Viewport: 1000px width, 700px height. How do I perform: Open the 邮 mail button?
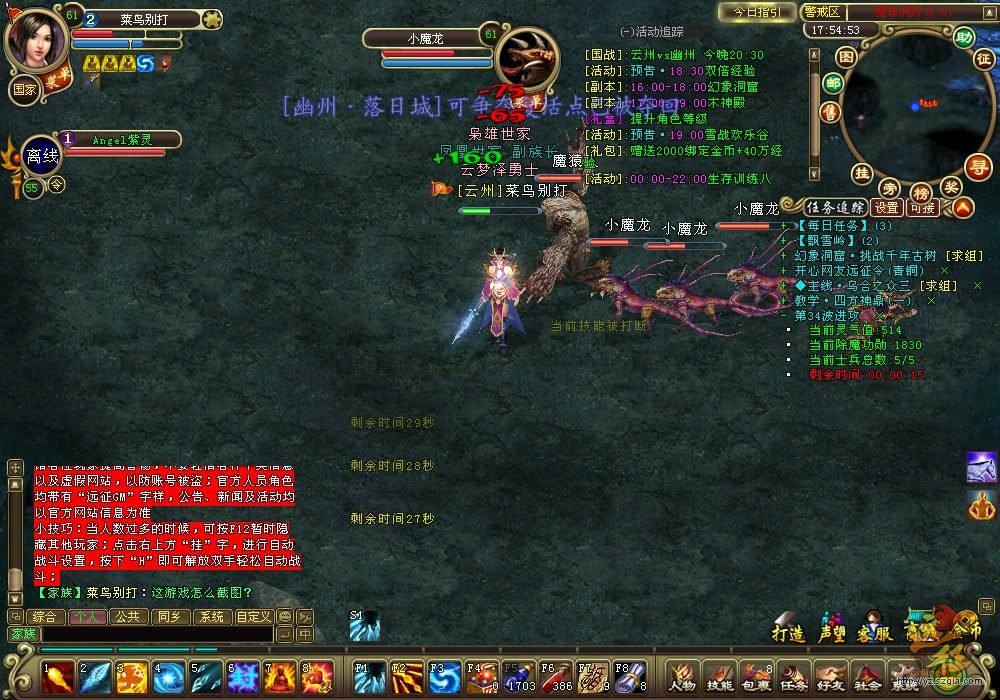(x=832, y=84)
